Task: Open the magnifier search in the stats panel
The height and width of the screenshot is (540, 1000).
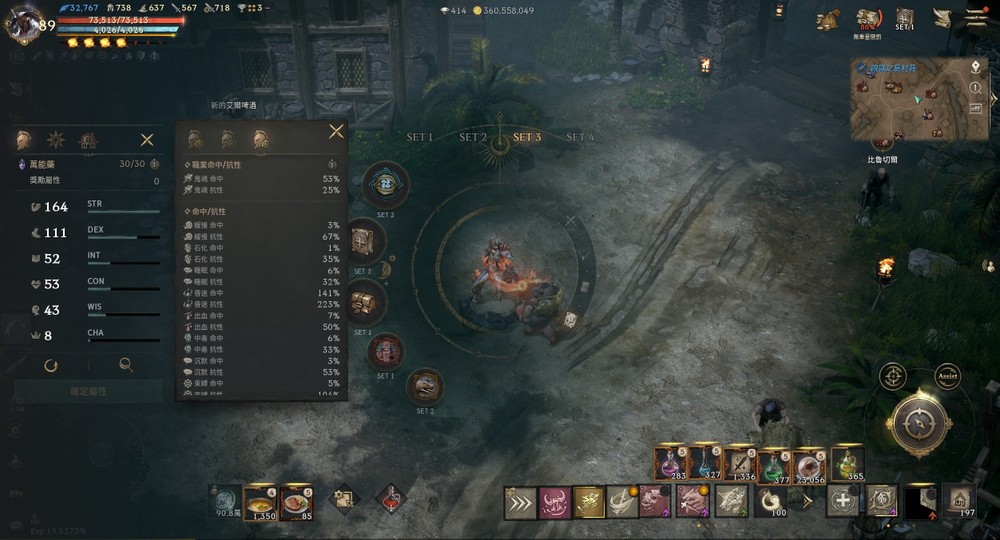Action: tap(126, 366)
